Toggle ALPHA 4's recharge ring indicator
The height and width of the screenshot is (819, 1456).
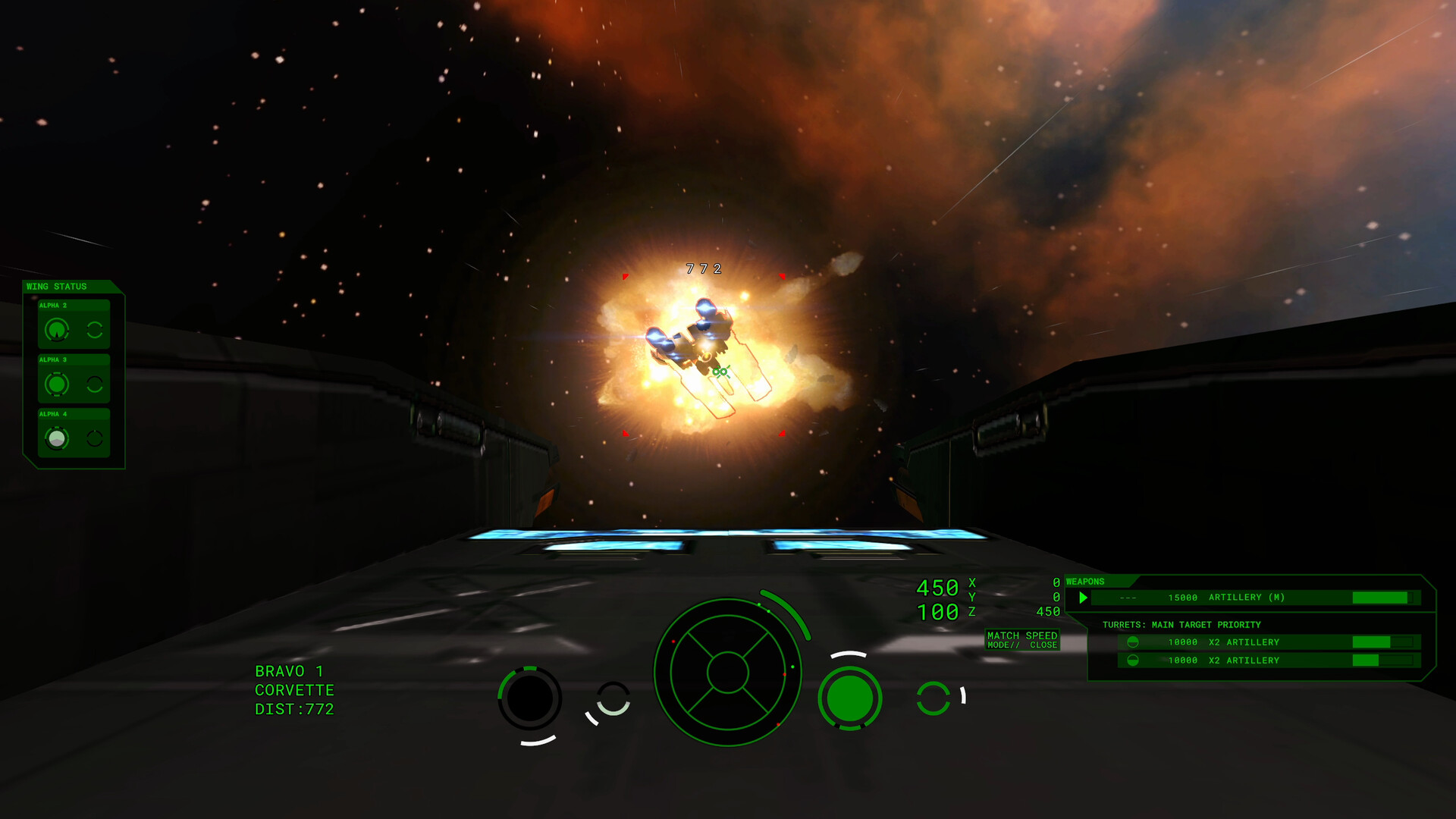point(94,438)
